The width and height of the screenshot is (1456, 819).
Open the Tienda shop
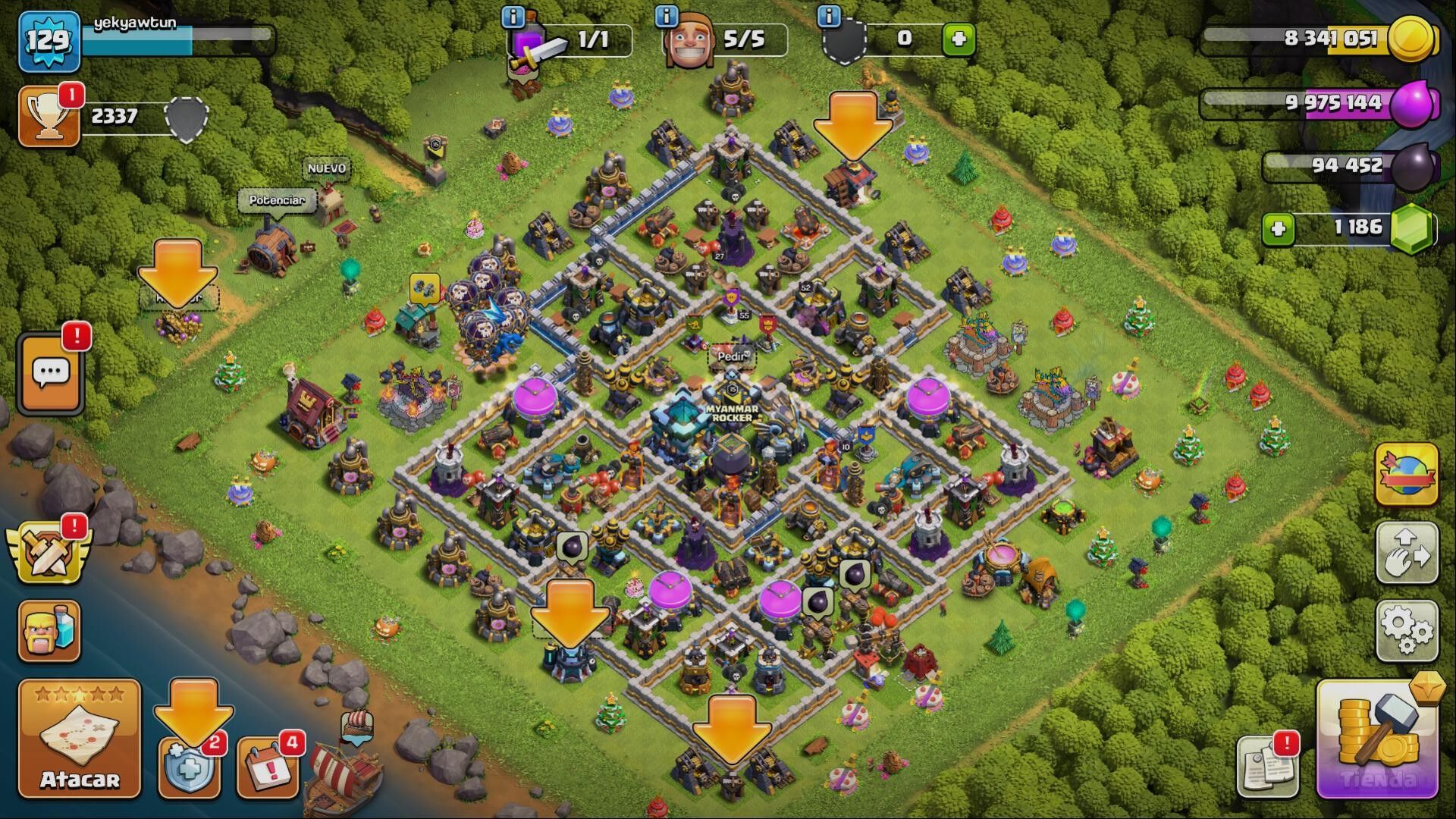point(1377,740)
